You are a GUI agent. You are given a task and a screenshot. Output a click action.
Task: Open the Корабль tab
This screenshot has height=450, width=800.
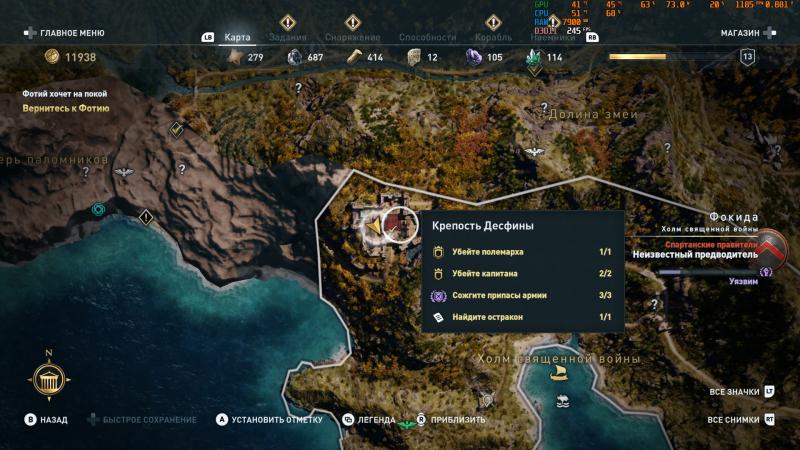(493, 37)
